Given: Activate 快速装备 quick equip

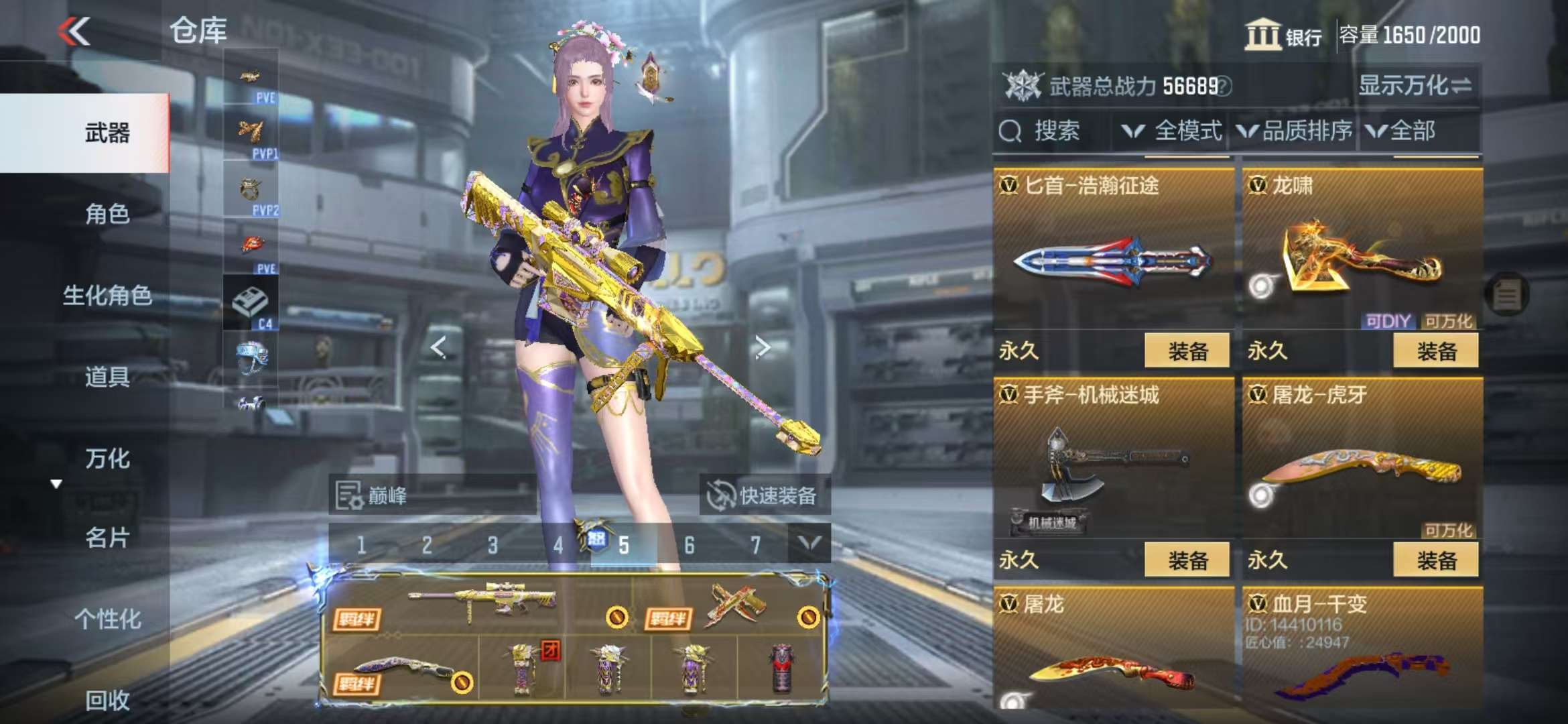Looking at the screenshot, I should (x=764, y=495).
